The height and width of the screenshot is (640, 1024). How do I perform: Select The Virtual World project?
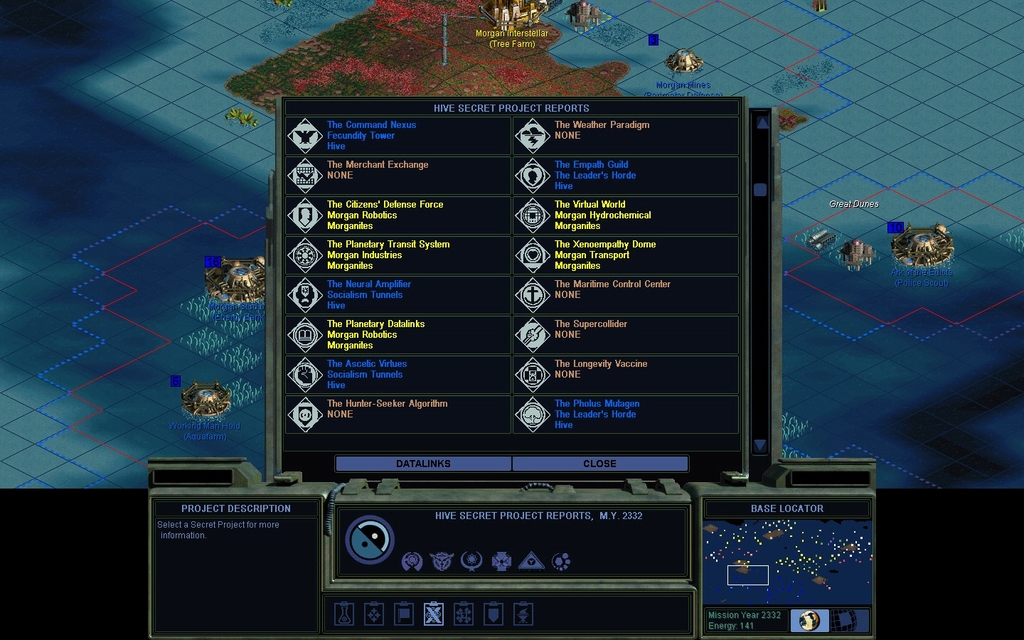click(626, 215)
